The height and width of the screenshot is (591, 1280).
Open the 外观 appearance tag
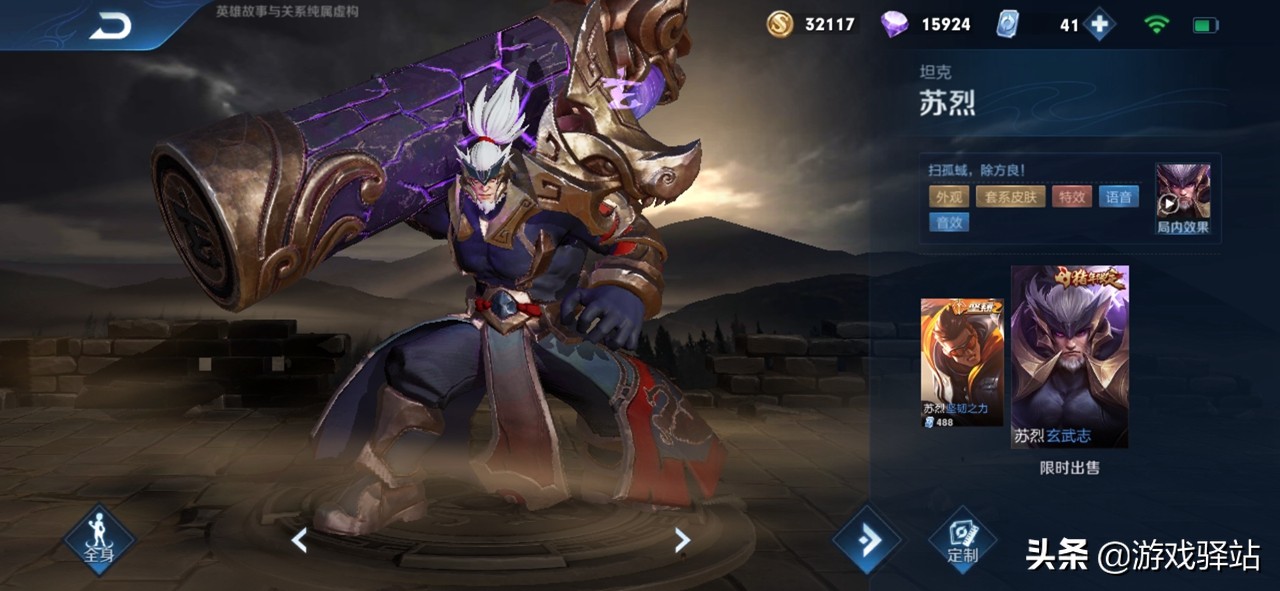click(948, 197)
